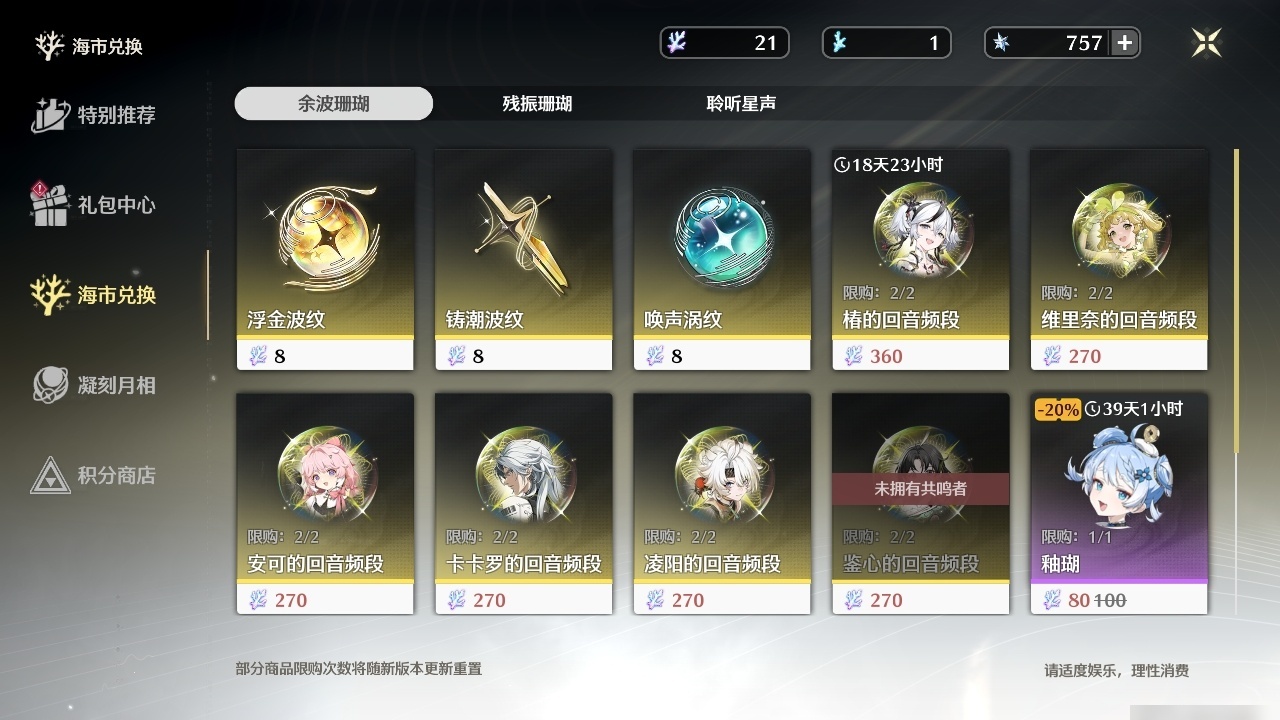
Task: Select the currently active 余波珊瑚 tab
Action: (333, 103)
